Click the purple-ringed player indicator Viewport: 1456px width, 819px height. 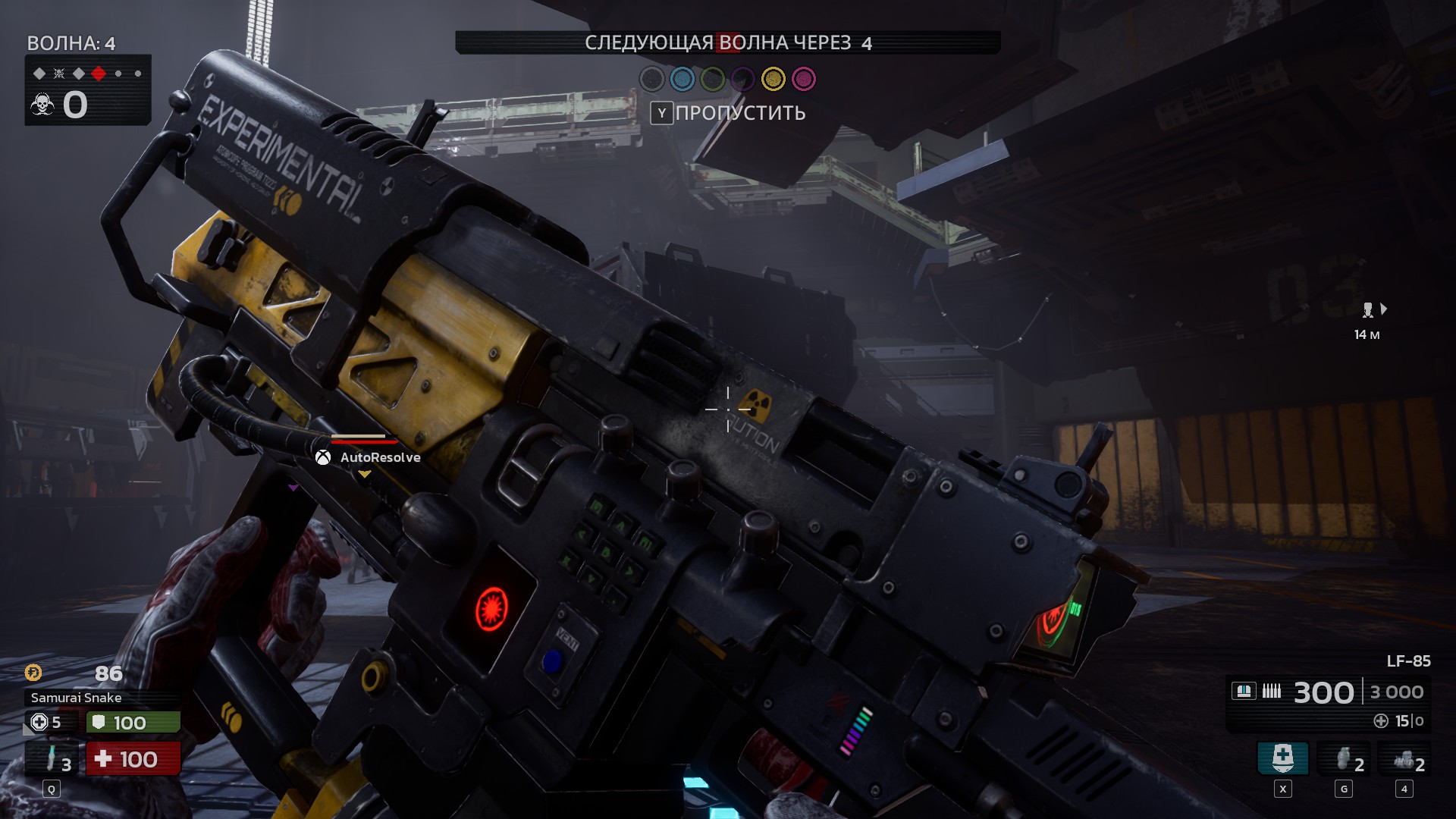click(x=743, y=79)
